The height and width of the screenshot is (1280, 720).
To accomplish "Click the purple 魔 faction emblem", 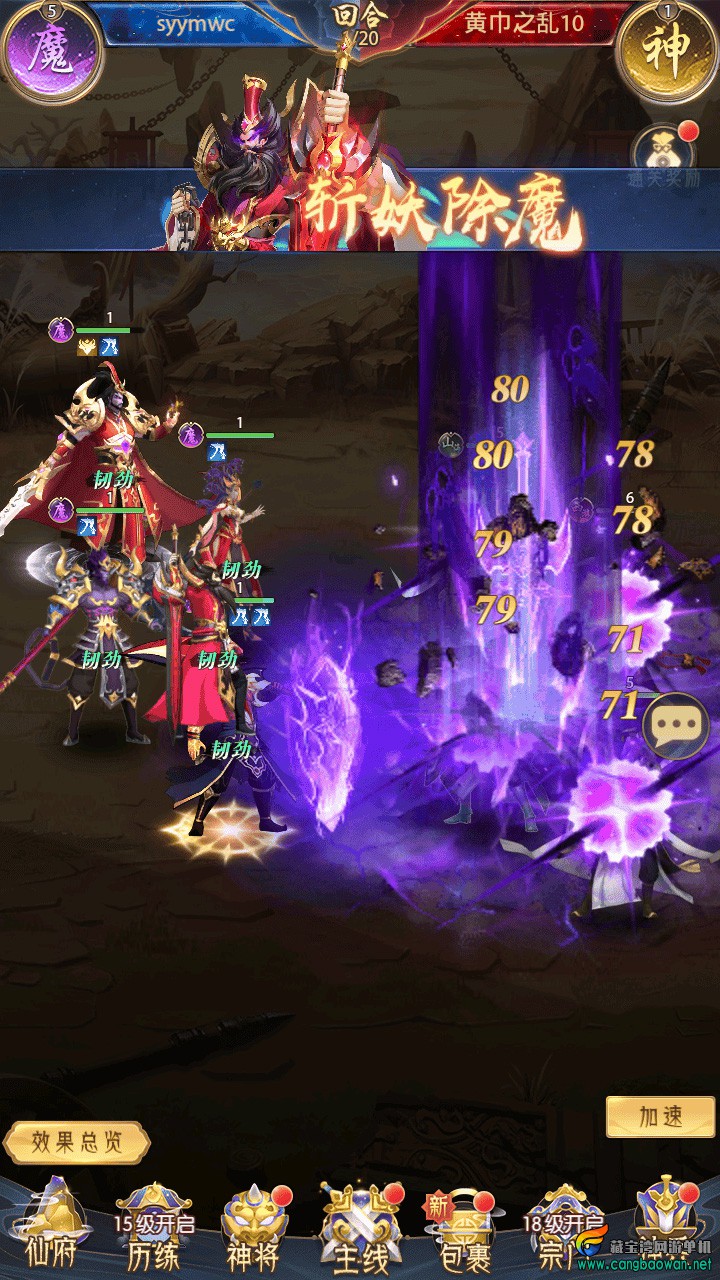I will click(x=50, y=50).
